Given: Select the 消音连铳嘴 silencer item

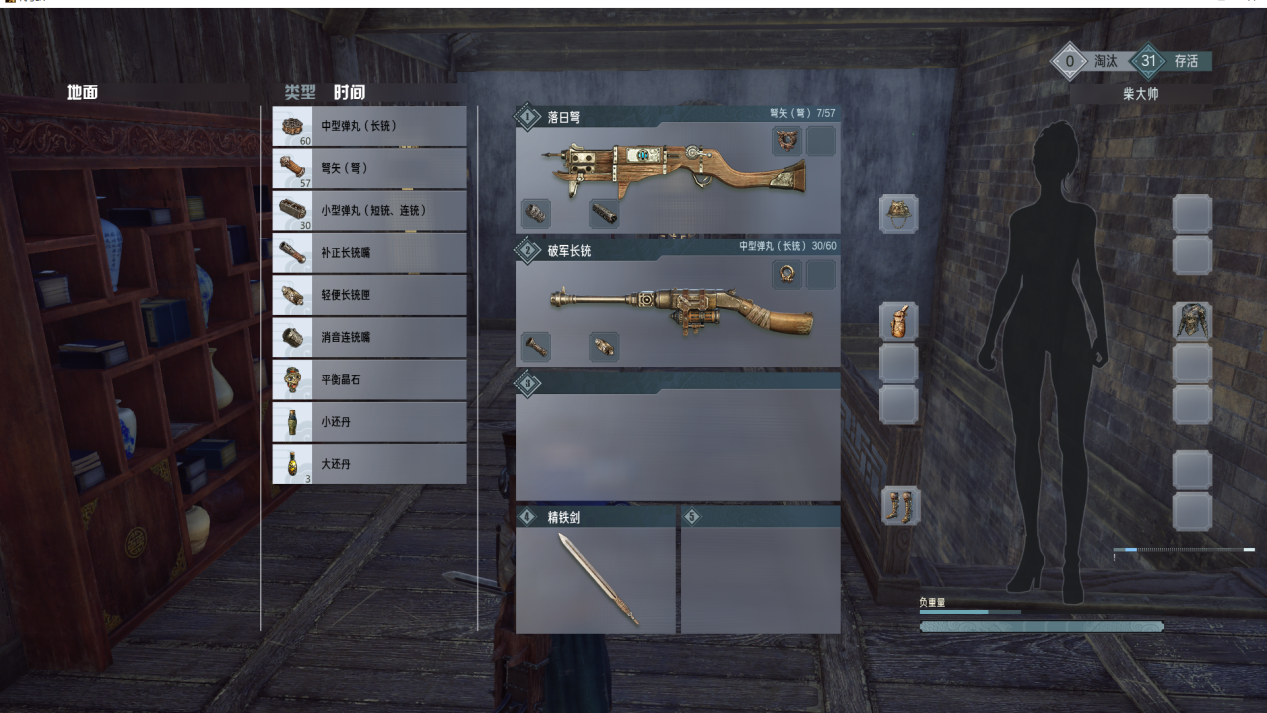Looking at the screenshot, I should (x=369, y=337).
